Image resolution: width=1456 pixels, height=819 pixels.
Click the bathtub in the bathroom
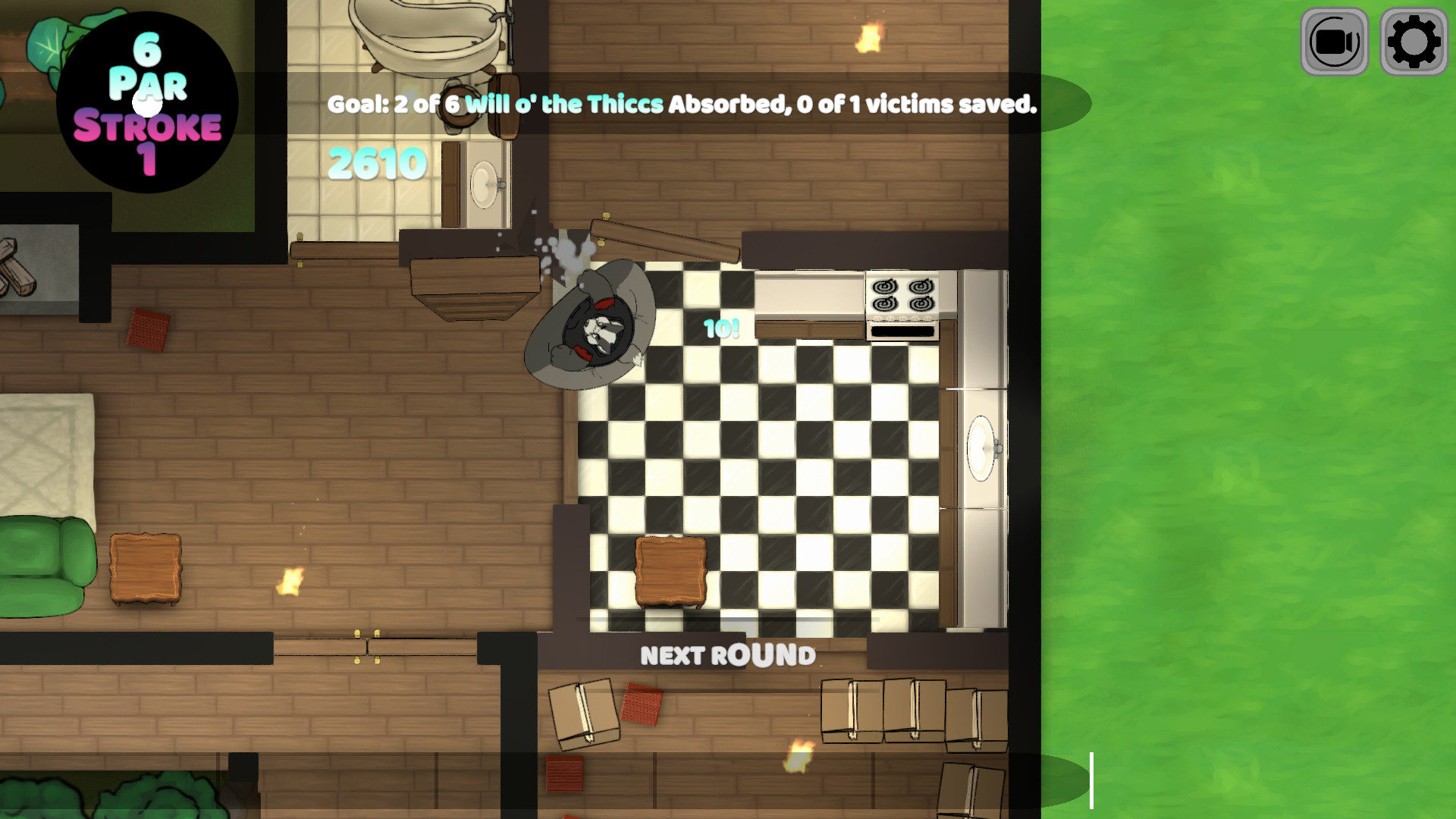click(x=425, y=34)
